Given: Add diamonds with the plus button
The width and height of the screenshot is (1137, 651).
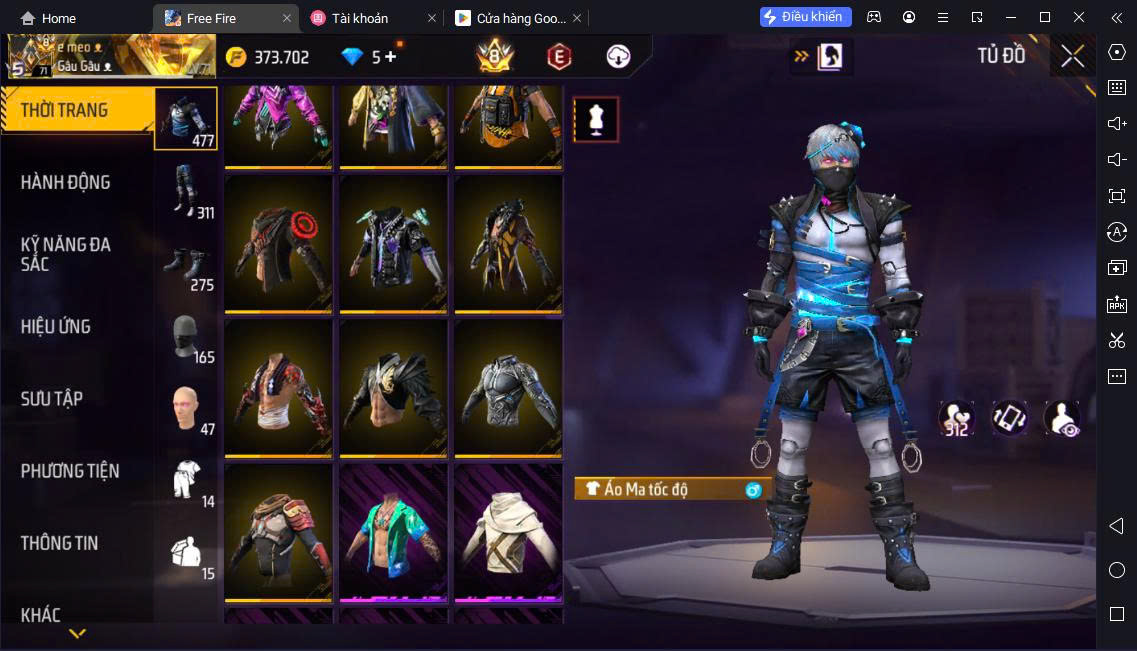Looking at the screenshot, I should 390,57.
